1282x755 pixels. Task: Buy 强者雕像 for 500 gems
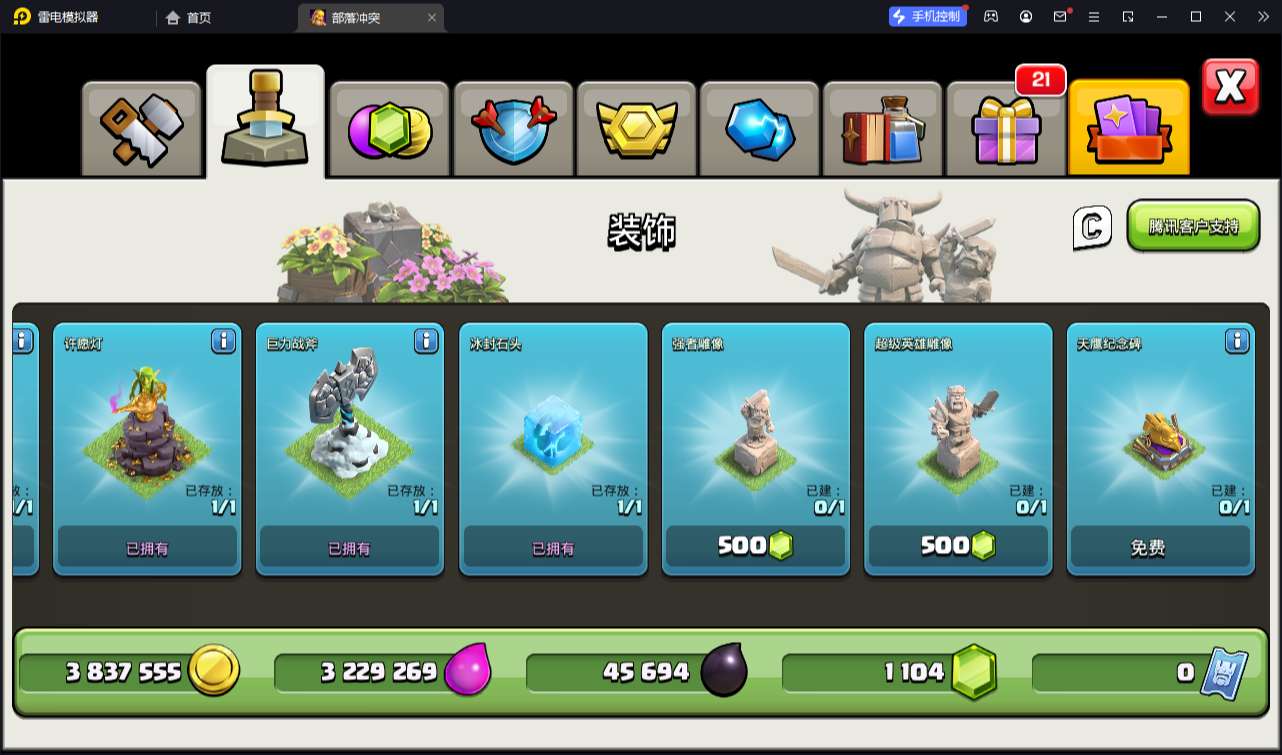point(755,546)
